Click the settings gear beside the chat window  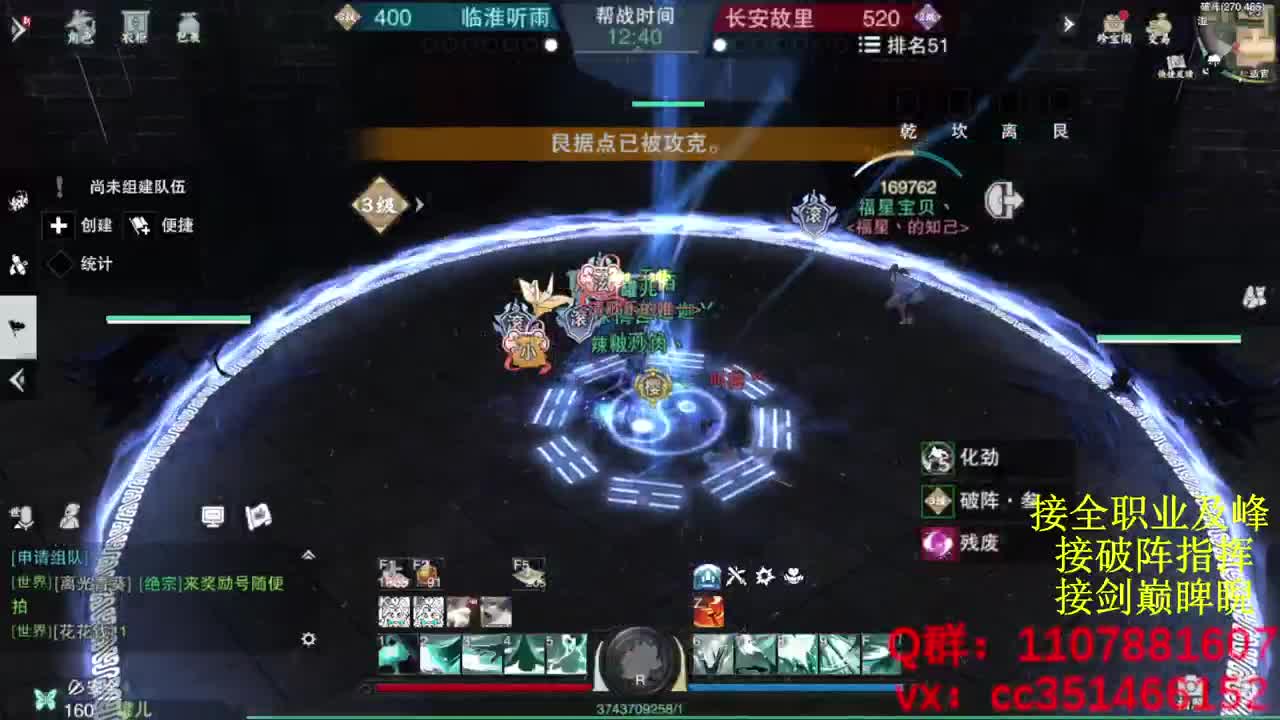307,640
